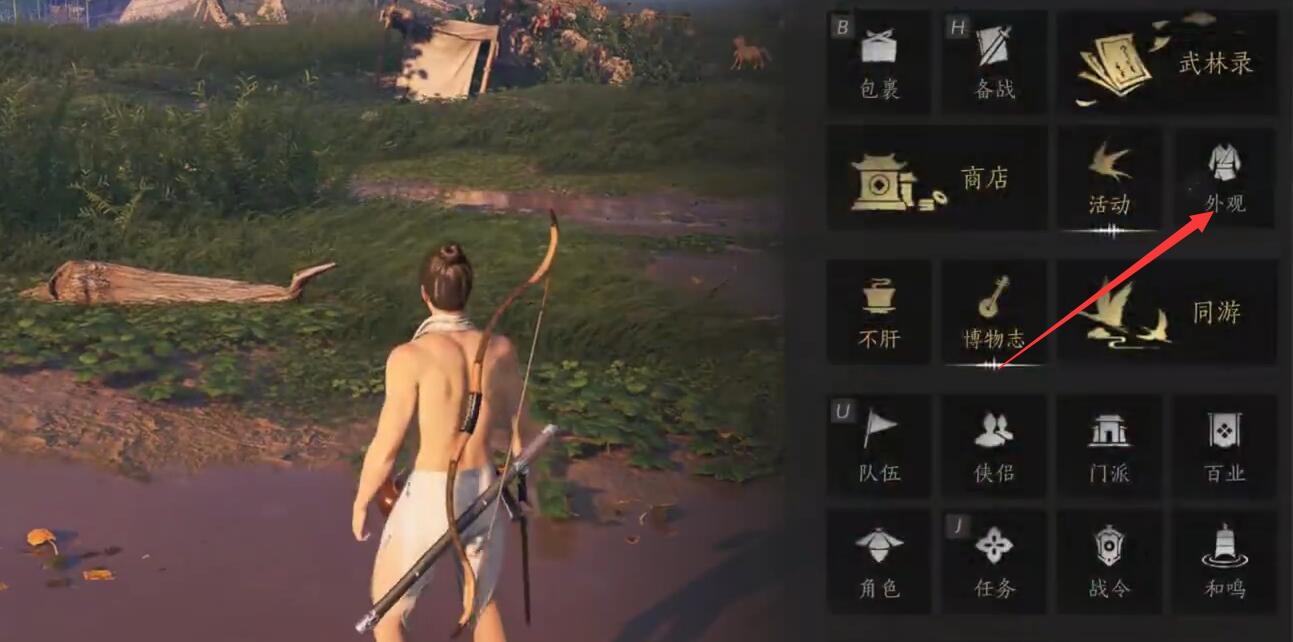Open the 角色 character sheet
Image resolution: width=1293 pixels, height=642 pixels.
pyautogui.click(x=879, y=561)
